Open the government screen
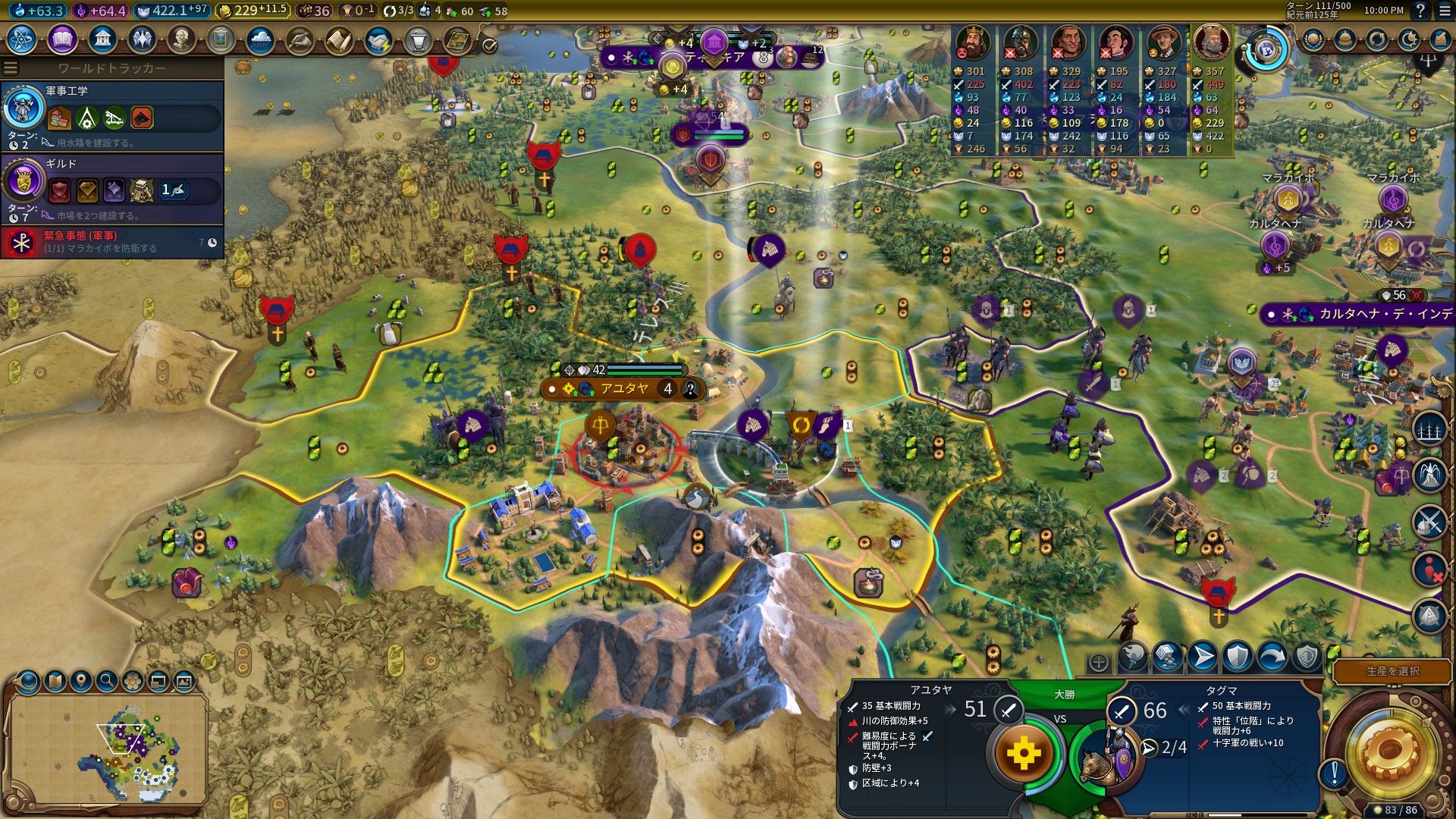This screenshot has height=819, width=1456. pyautogui.click(x=102, y=39)
